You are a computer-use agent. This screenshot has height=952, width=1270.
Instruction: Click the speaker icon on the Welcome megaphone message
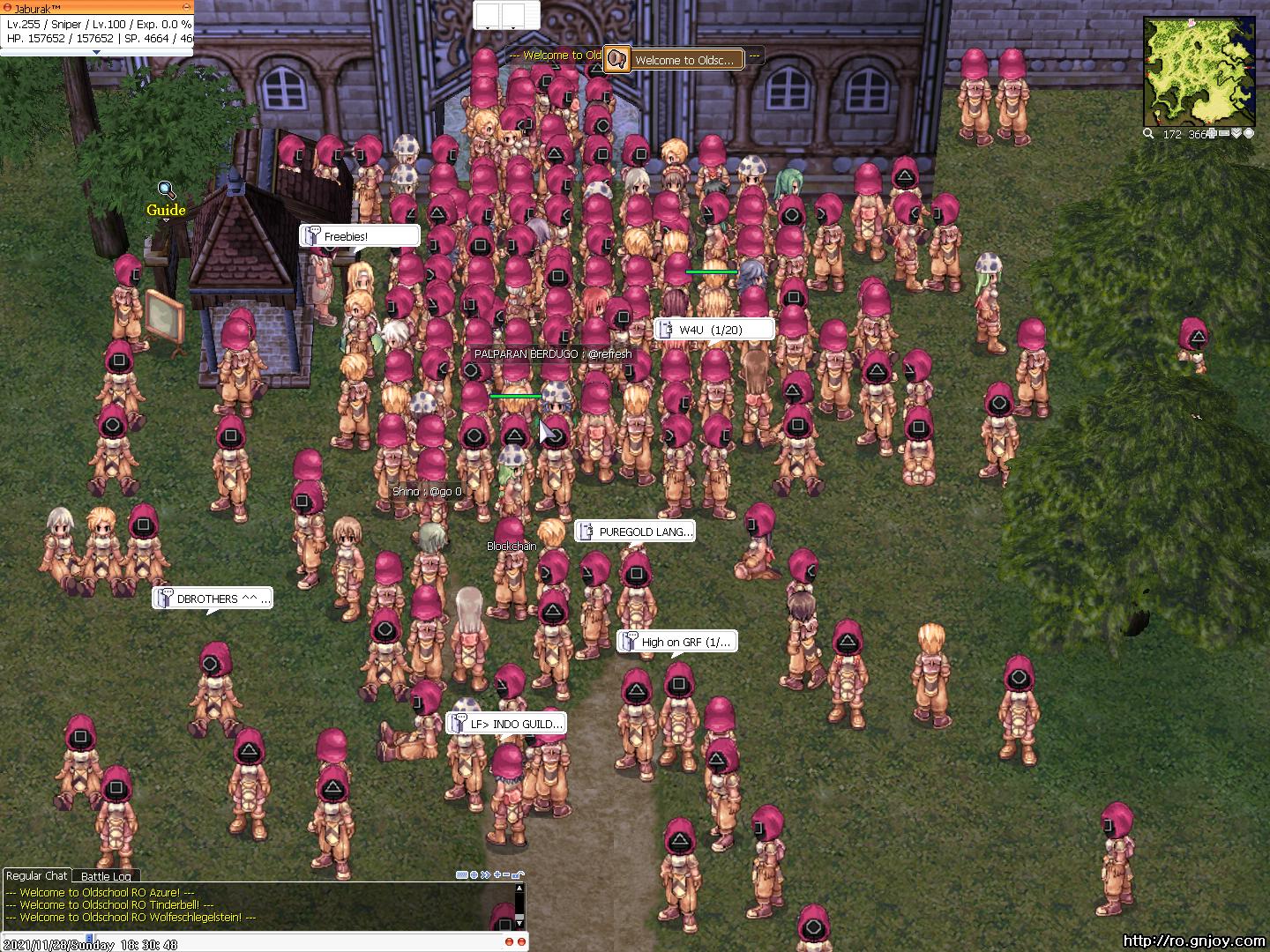(x=618, y=58)
